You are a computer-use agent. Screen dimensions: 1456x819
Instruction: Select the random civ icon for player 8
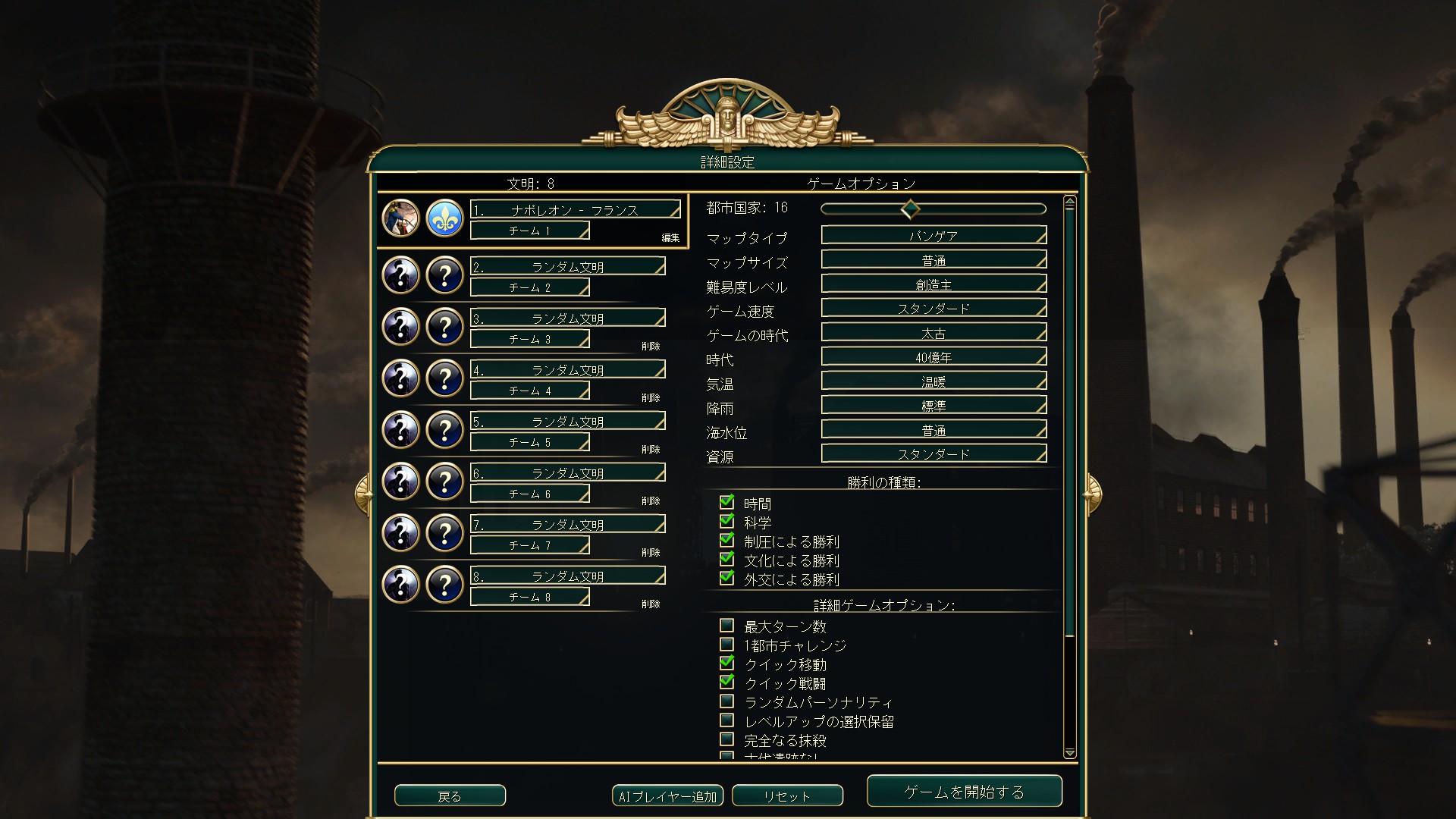point(444,585)
